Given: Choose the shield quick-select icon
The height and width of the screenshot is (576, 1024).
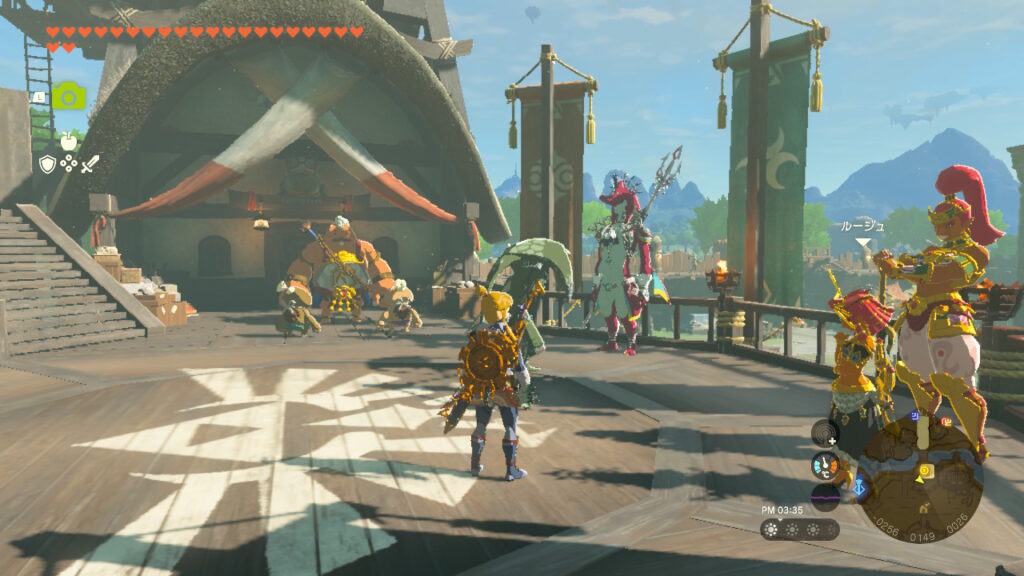Looking at the screenshot, I should point(47,164).
